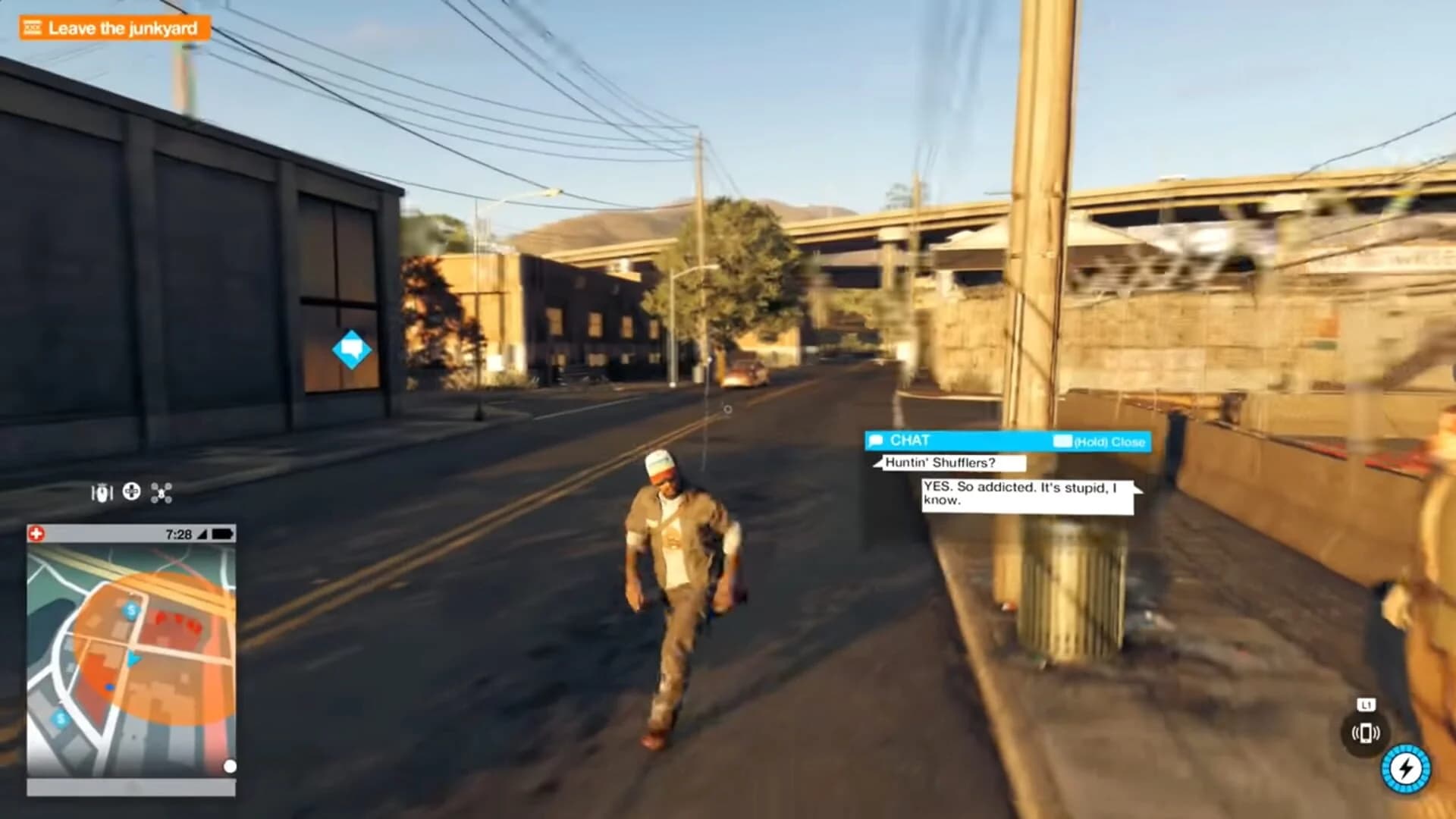Click the health cross icon above the minimap
This screenshot has height=819, width=1456.
point(36,533)
